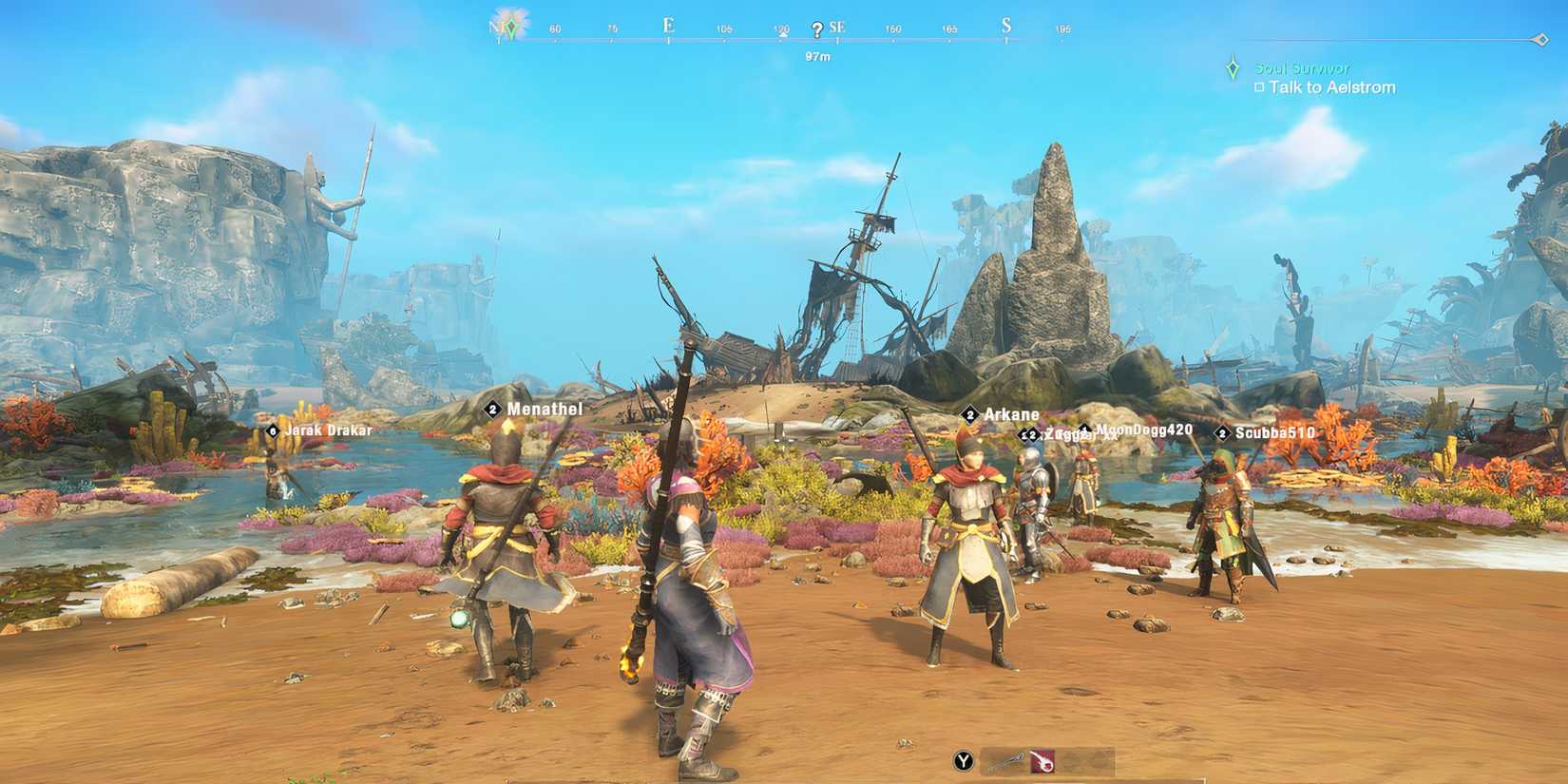Activate the red fireball ability icon
Viewport: 1568px width, 784px height.
click(x=1042, y=760)
